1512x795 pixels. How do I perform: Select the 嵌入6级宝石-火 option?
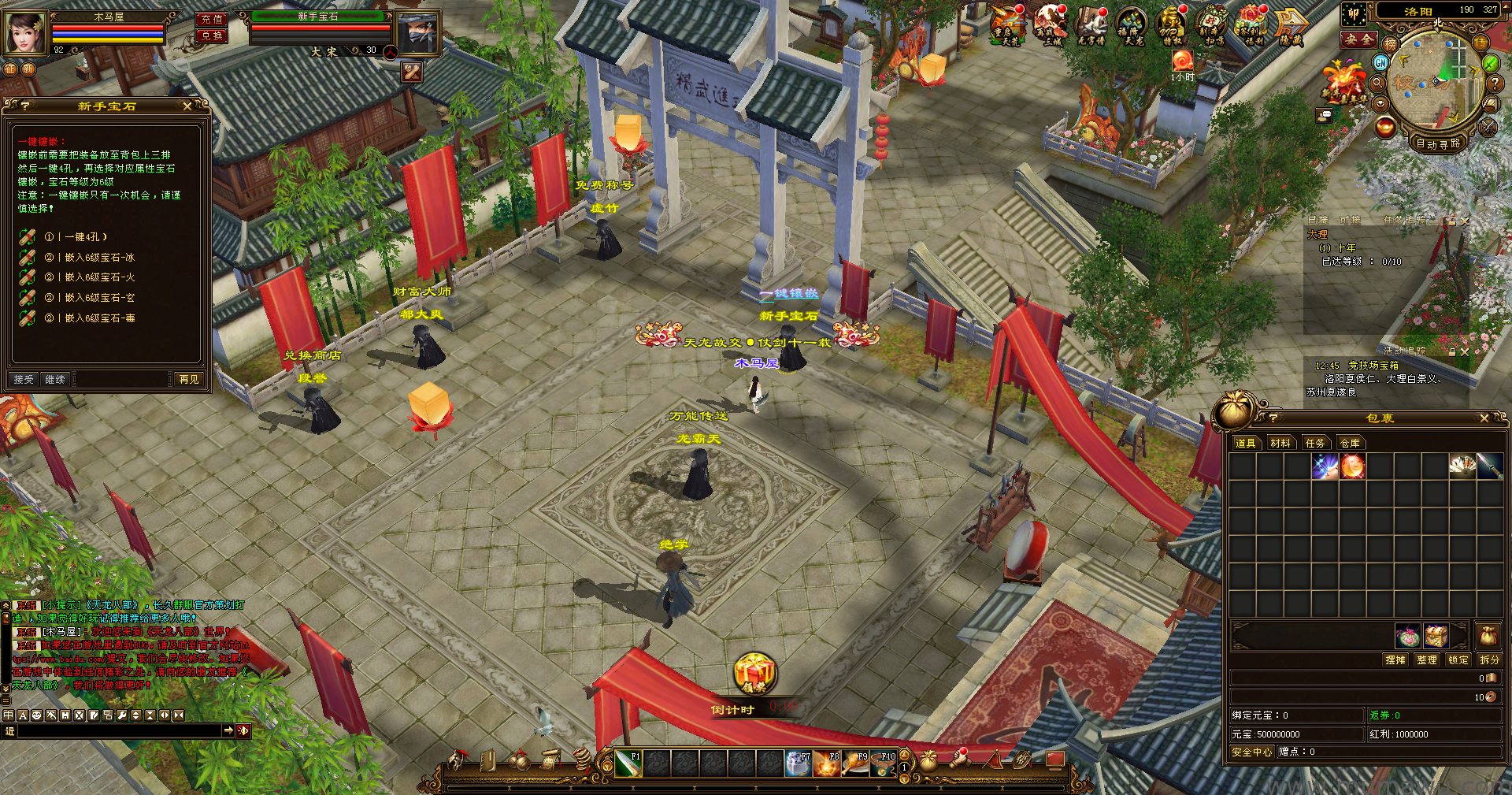[100, 277]
